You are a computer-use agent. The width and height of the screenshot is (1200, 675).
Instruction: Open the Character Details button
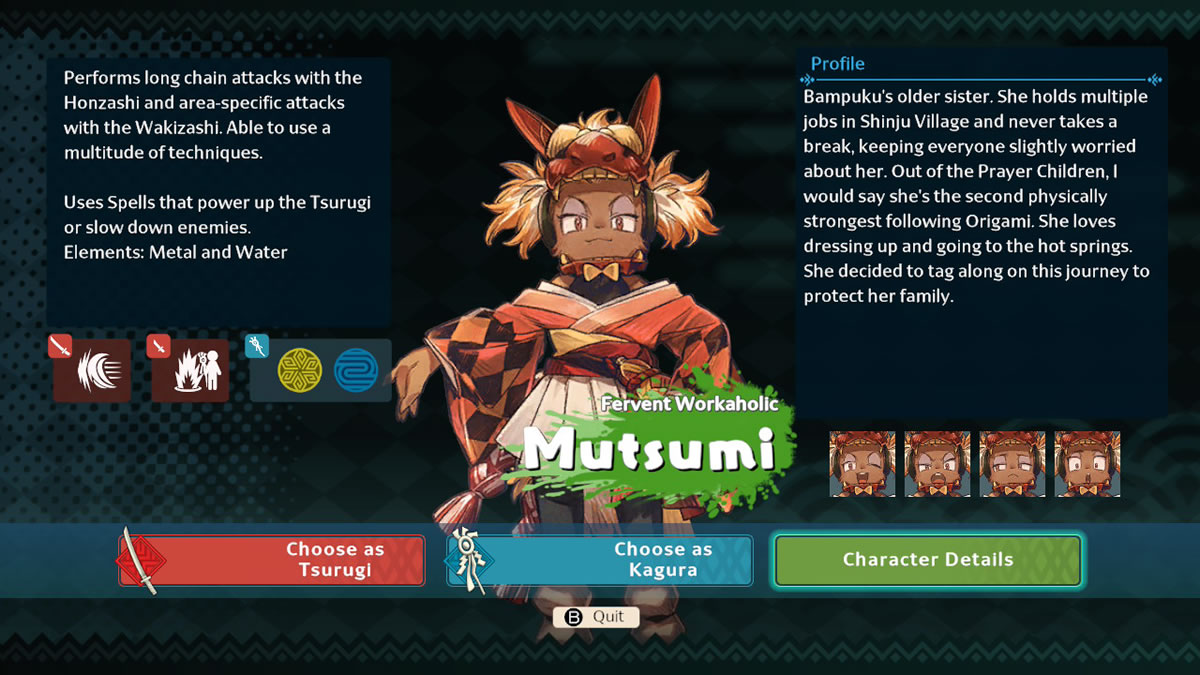point(927,560)
